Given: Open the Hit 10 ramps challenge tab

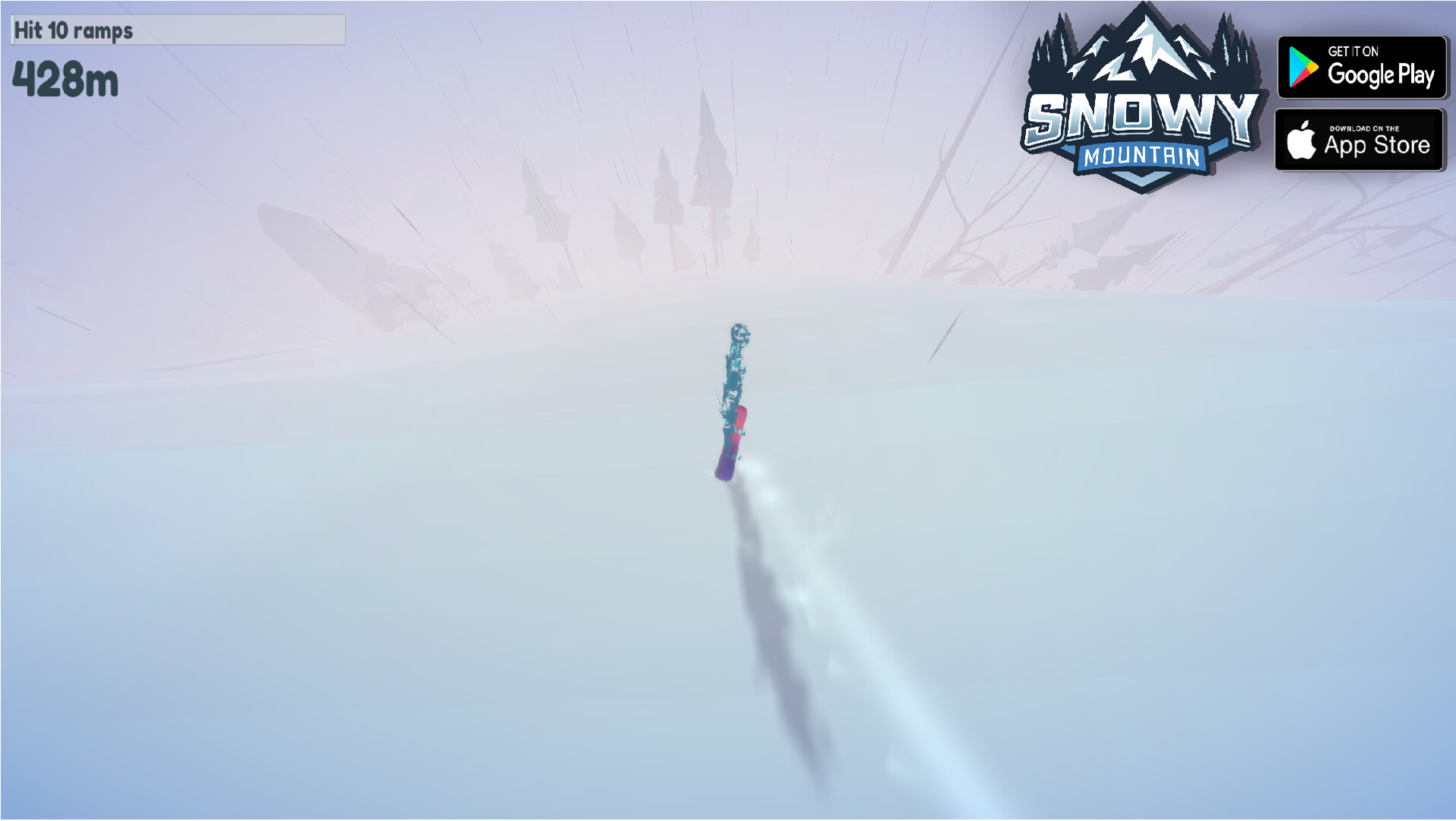Looking at the screenshot, I should [74, 30].
